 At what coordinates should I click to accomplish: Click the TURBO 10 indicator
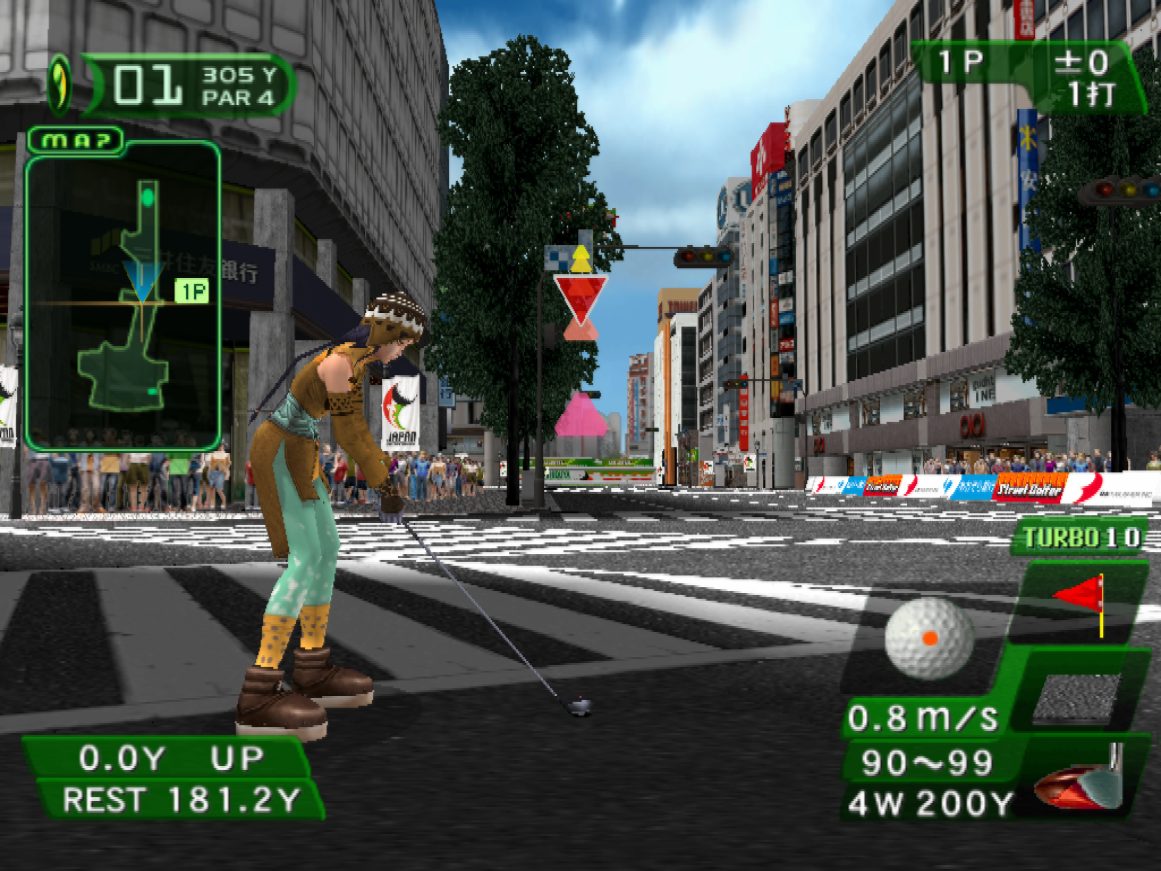1078,537
